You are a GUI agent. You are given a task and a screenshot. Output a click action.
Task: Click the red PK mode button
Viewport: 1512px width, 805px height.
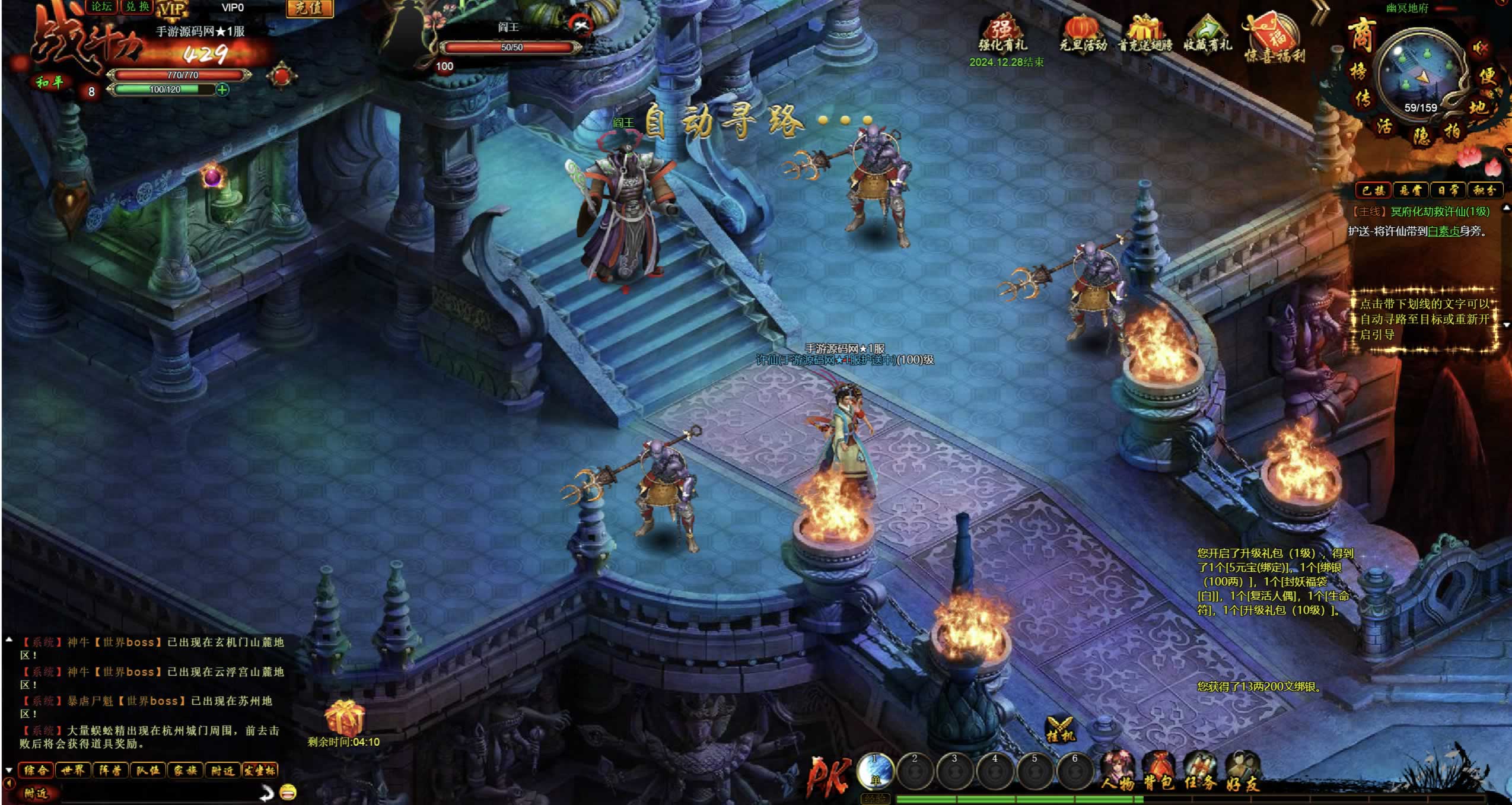829,776
